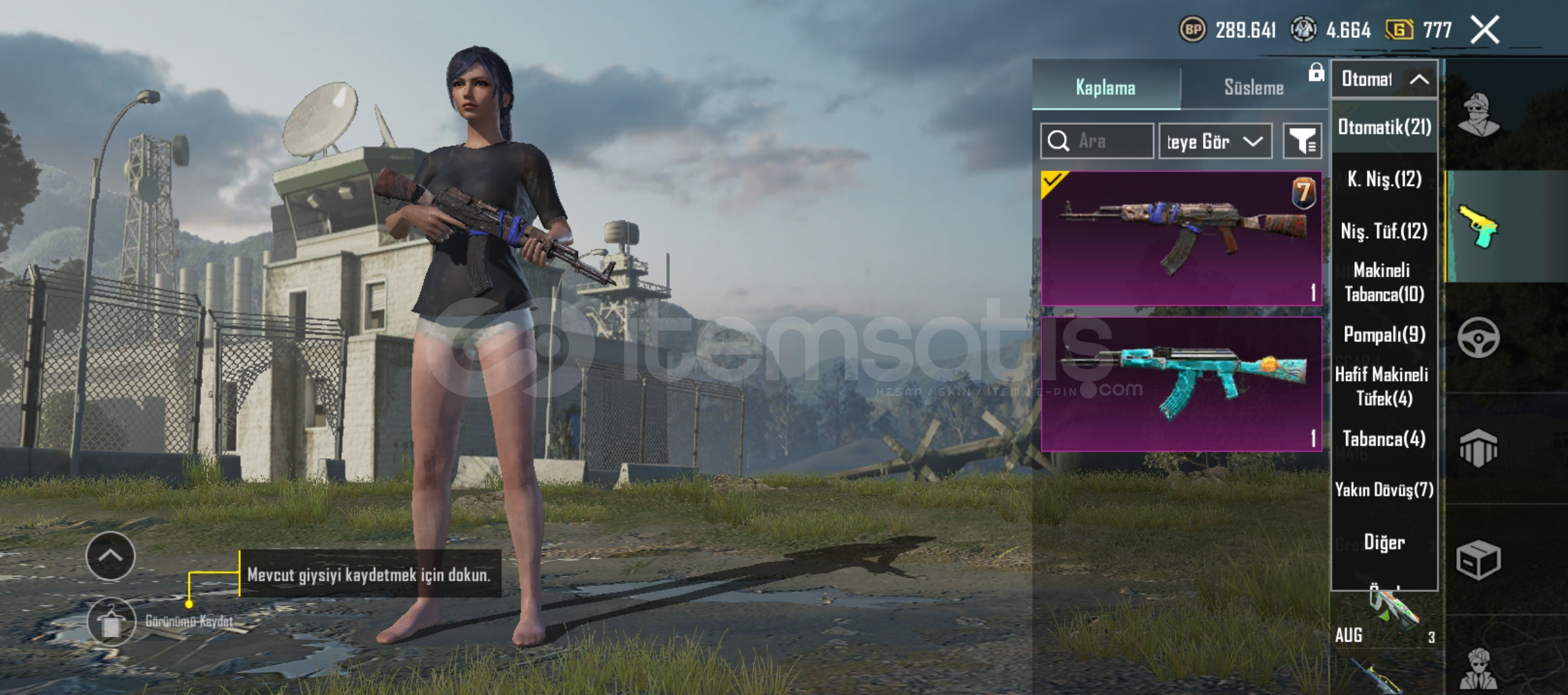Close the inventory with the X button

pyautogui.click(x=1485, y=30)
